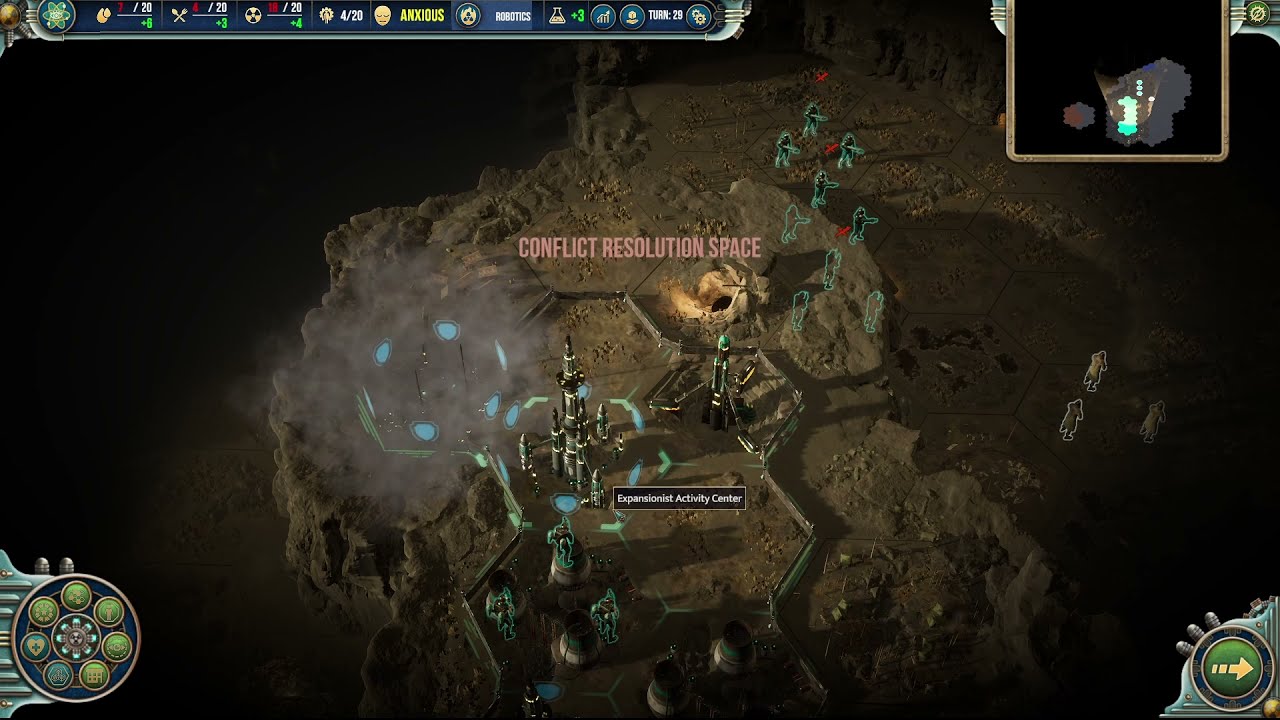
Task: Open the building grid icon on wheel
Action: point(93,675)
